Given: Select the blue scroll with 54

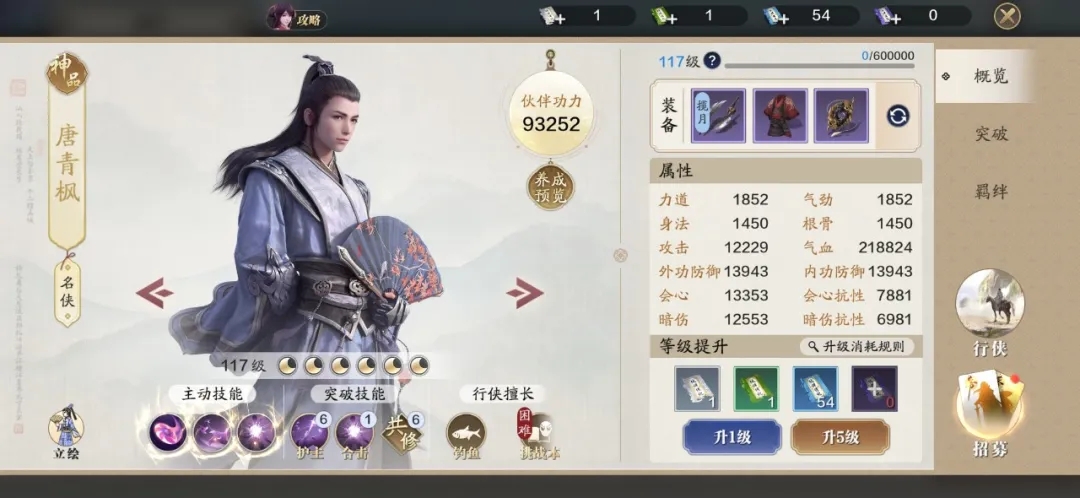Looking at the screenshot, I should pos(816,388).
